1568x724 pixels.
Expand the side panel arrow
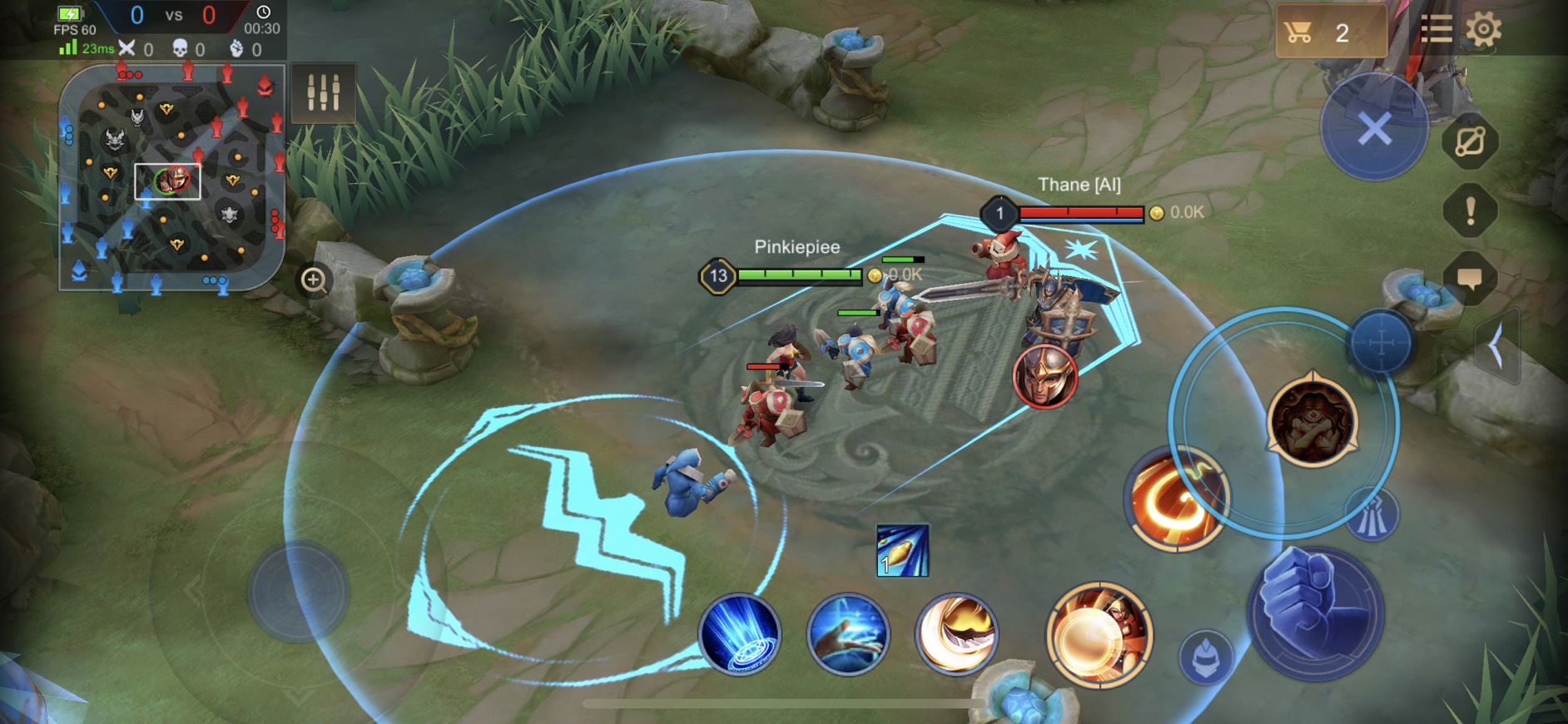[x=1497, y=345]
